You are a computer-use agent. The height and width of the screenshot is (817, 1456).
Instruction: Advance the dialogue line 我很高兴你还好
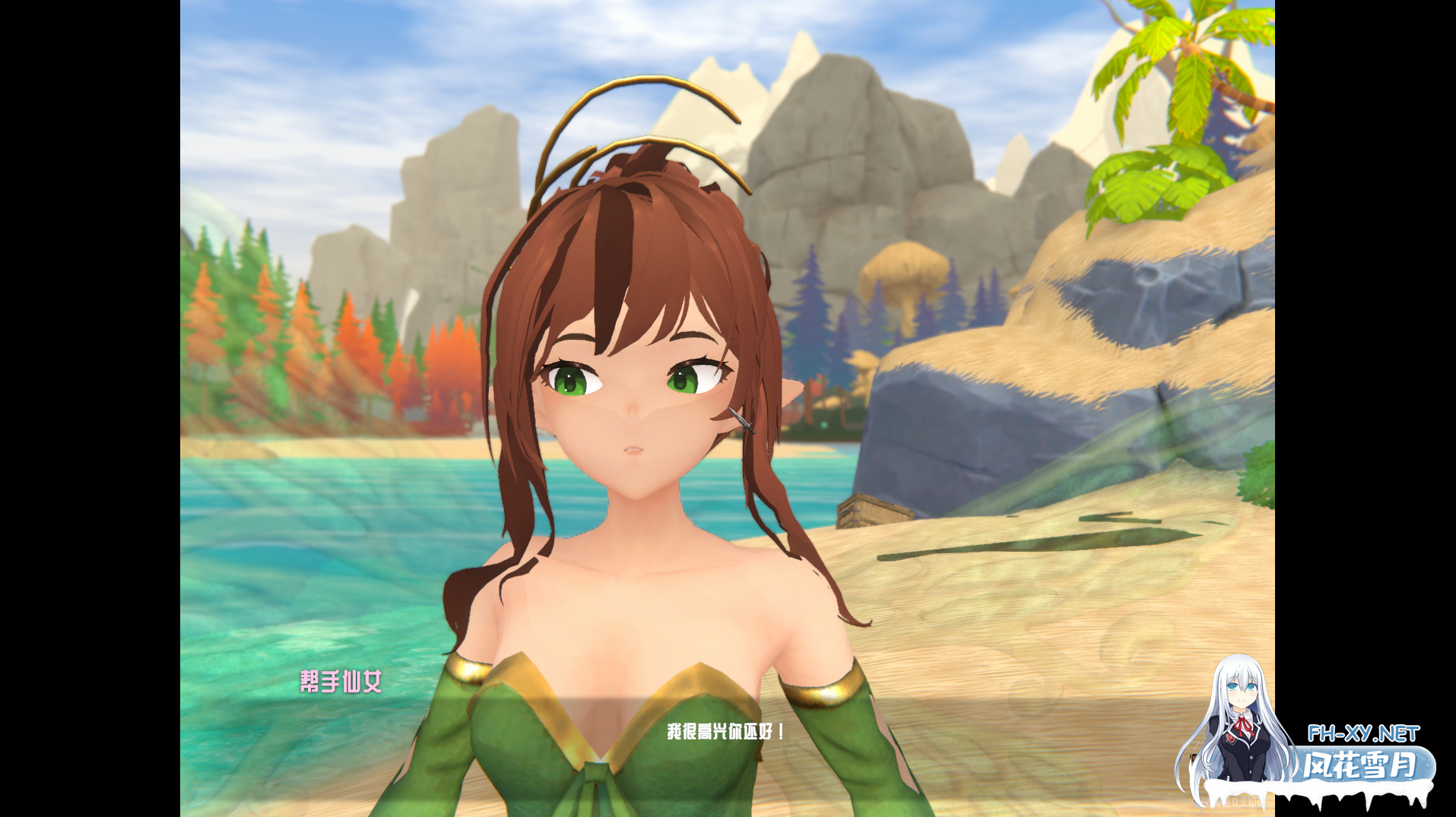coord(725,732)
